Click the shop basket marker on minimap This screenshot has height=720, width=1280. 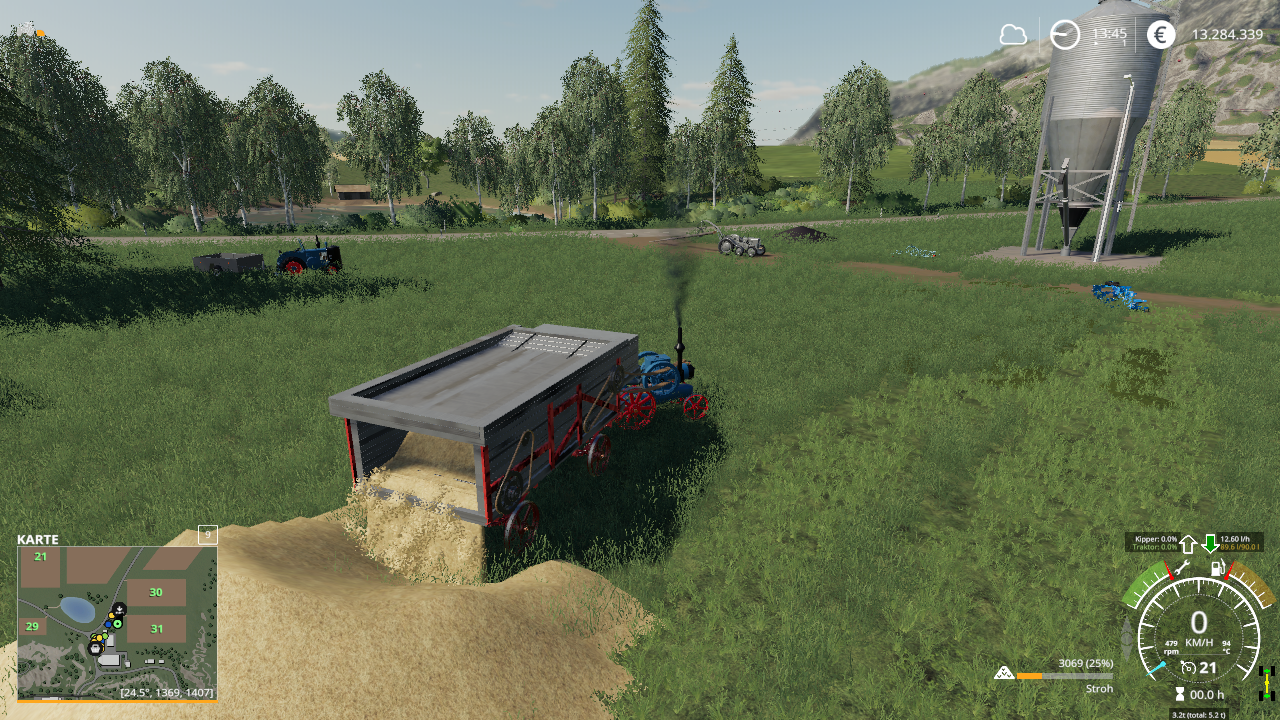click(x=95, y=648)
